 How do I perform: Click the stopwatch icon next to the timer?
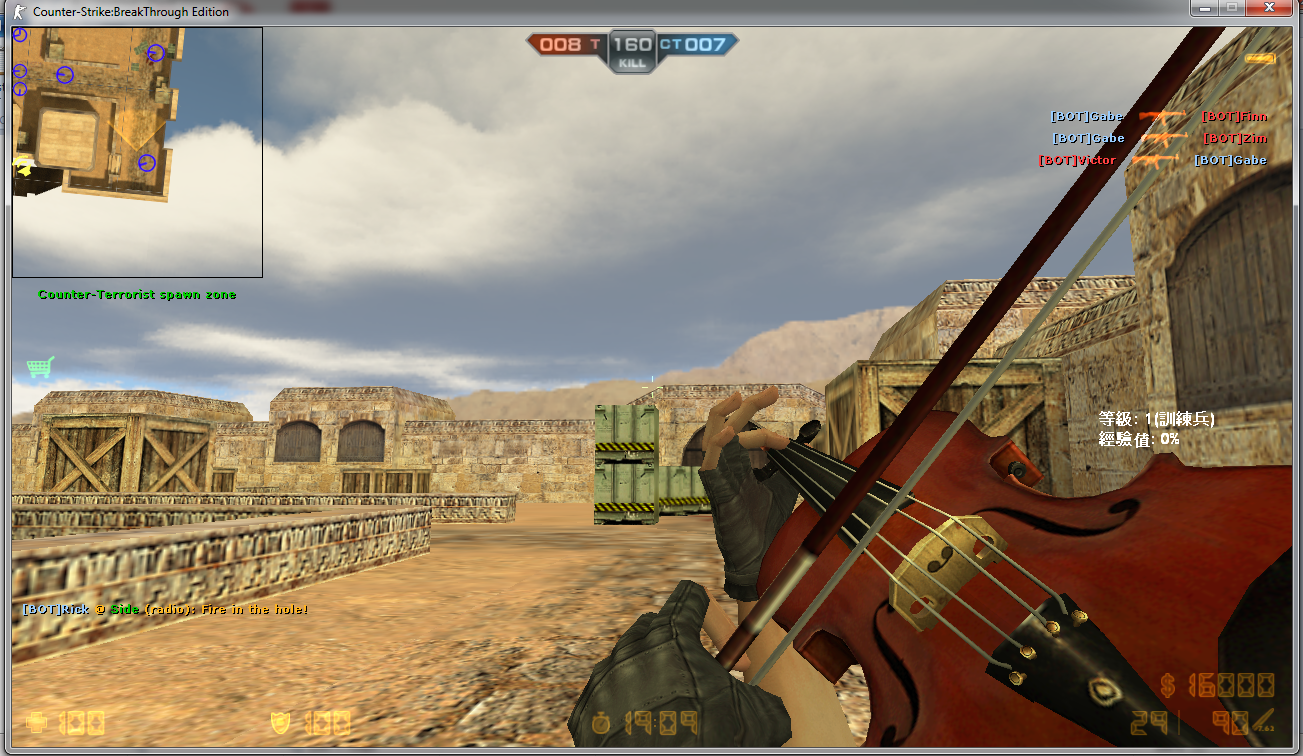point(600,722)
